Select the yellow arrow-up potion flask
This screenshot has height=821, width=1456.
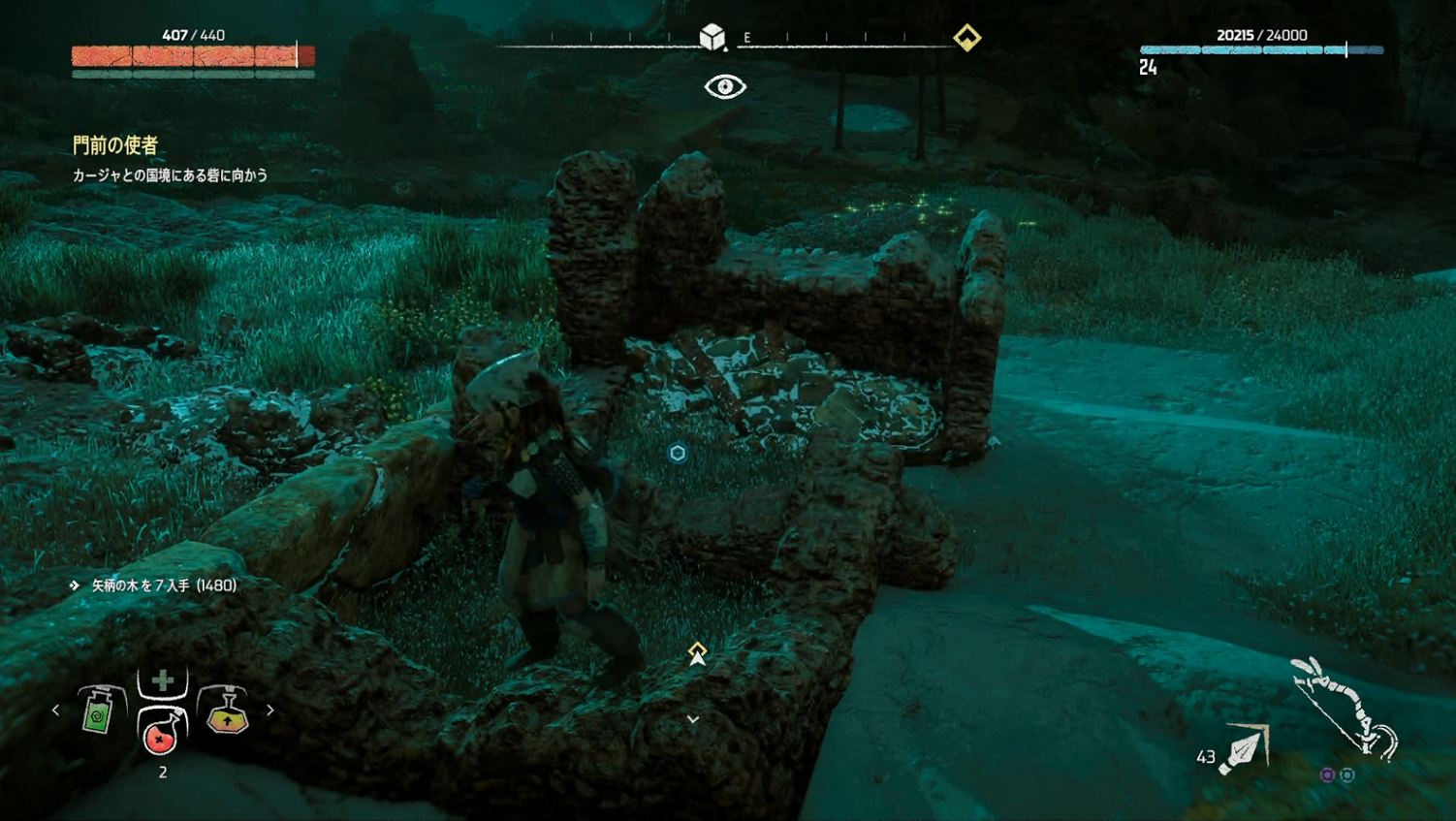227,711
